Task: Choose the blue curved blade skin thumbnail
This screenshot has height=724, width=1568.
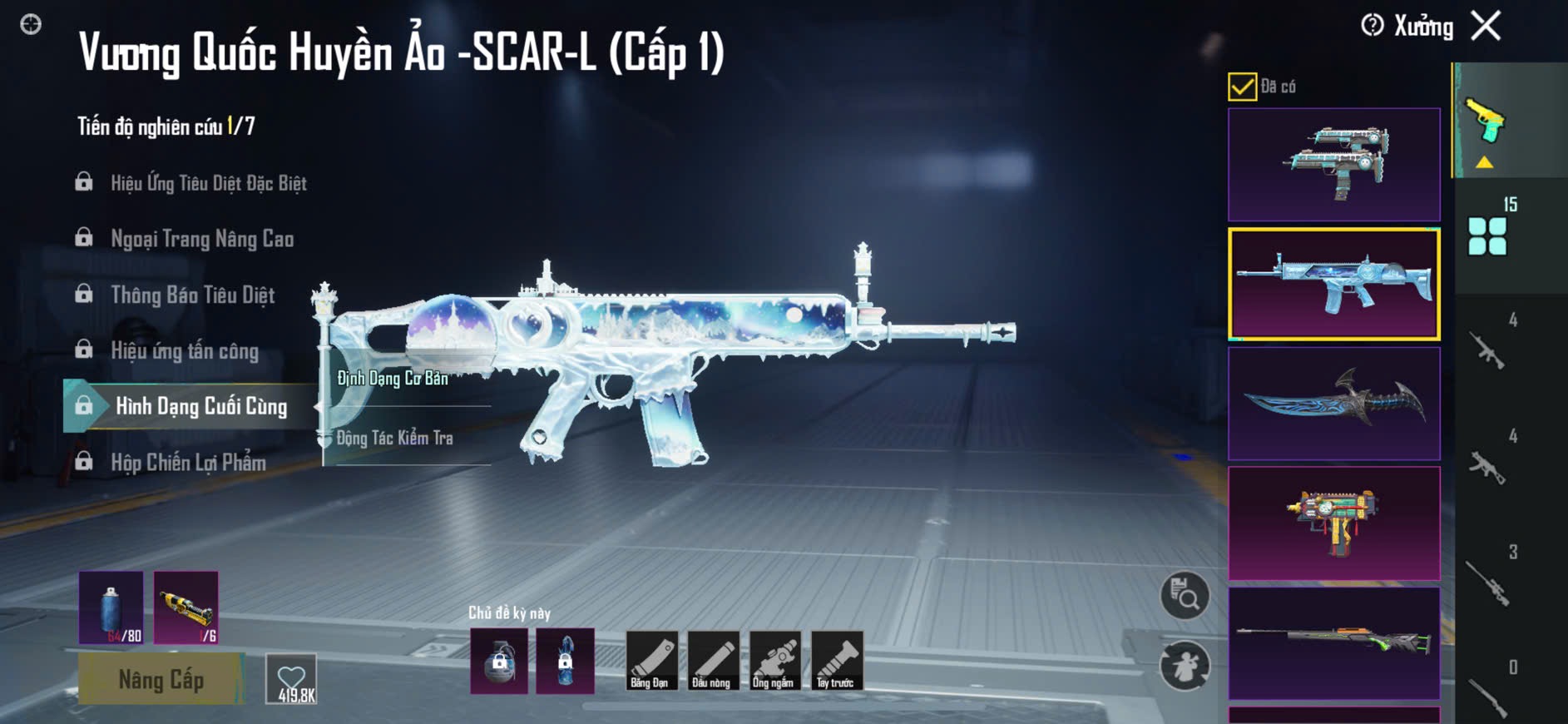Action: (x=1333, y=404)
